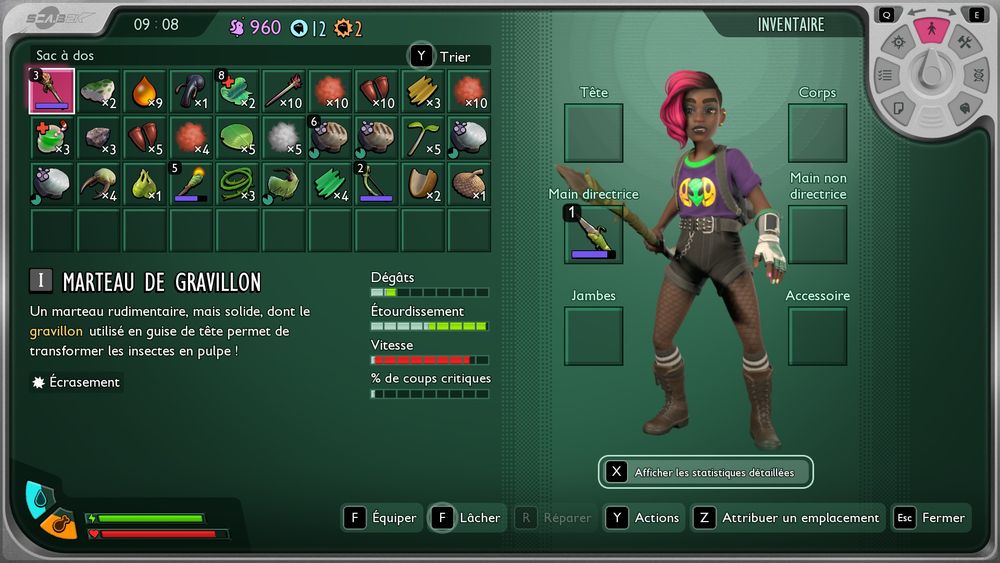Switch to the map compass tab

pyautogui.click(x=898, y=42)
